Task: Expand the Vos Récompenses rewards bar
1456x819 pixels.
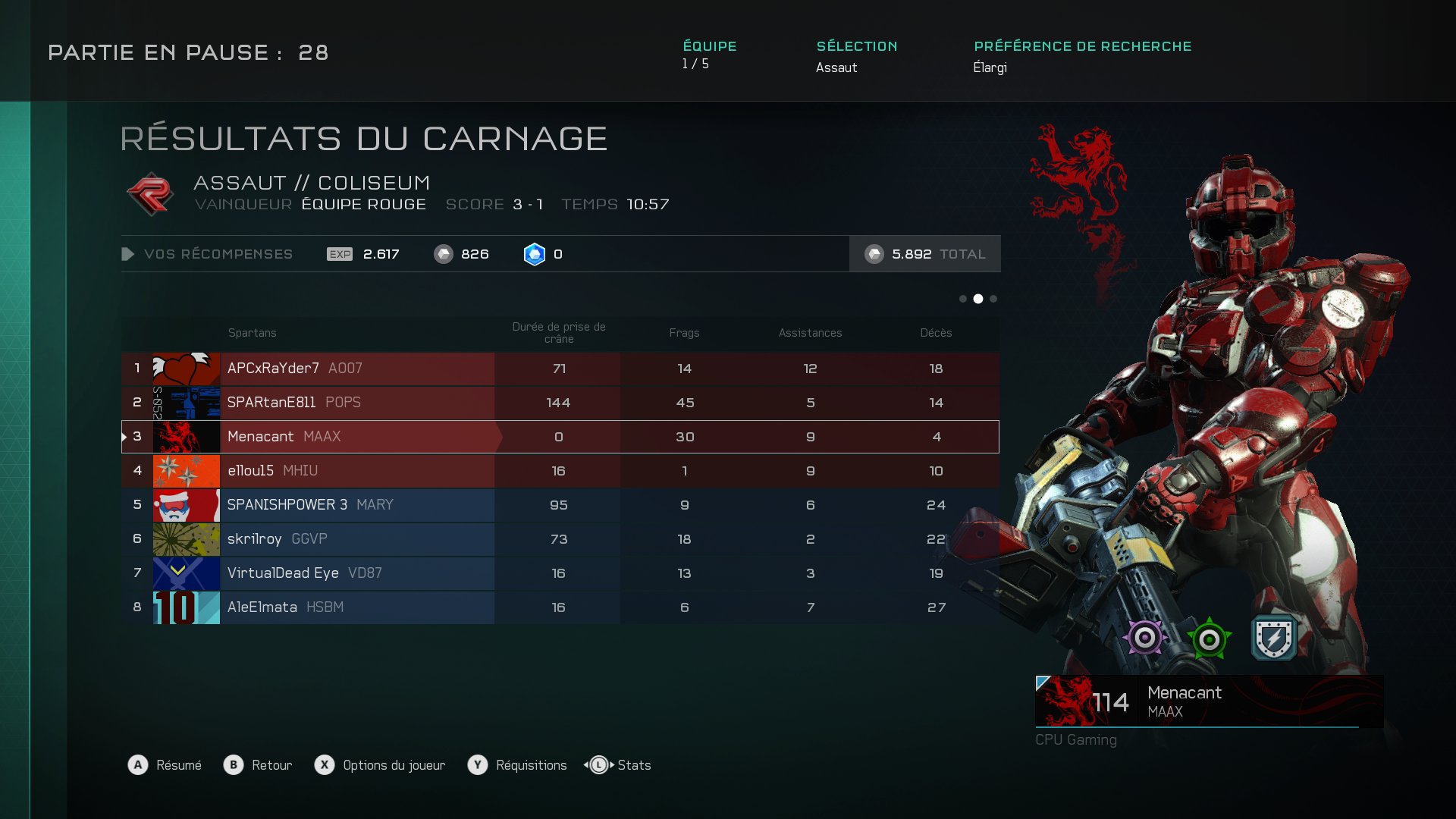Action: (x=208, y=254)
